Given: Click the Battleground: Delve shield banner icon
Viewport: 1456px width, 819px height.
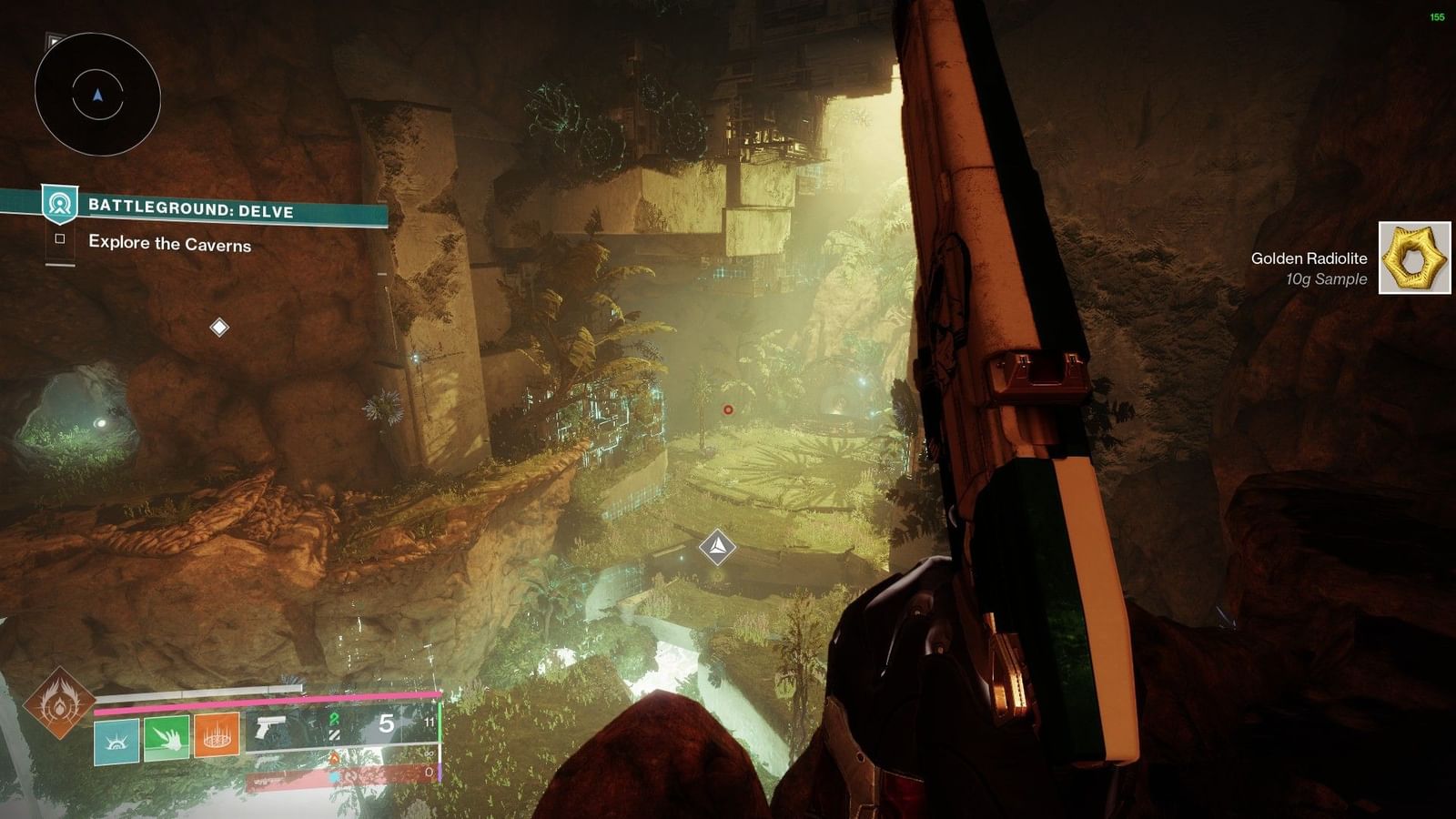Looking at the screenshot, I should (x=58, y=205).
